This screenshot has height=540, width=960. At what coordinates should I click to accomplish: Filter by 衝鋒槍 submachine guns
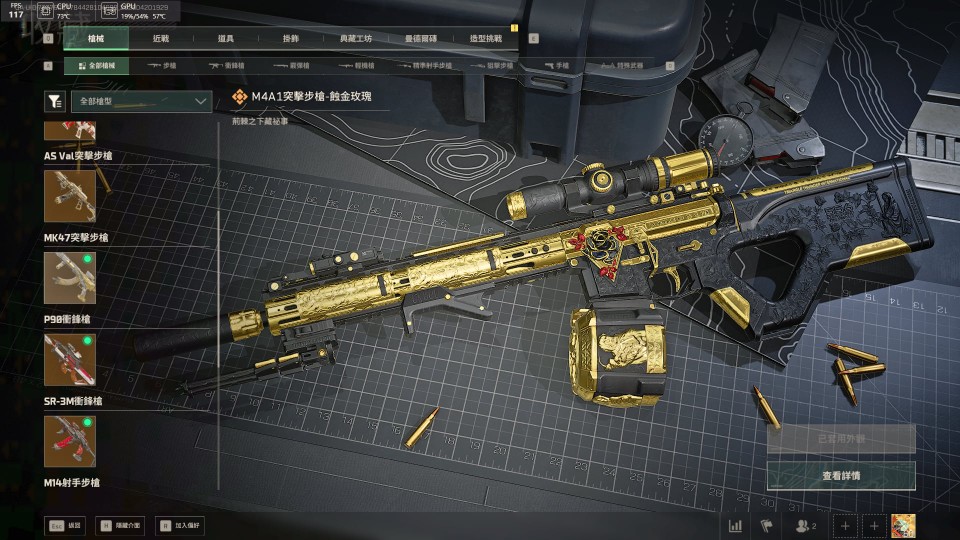[227, 66]
